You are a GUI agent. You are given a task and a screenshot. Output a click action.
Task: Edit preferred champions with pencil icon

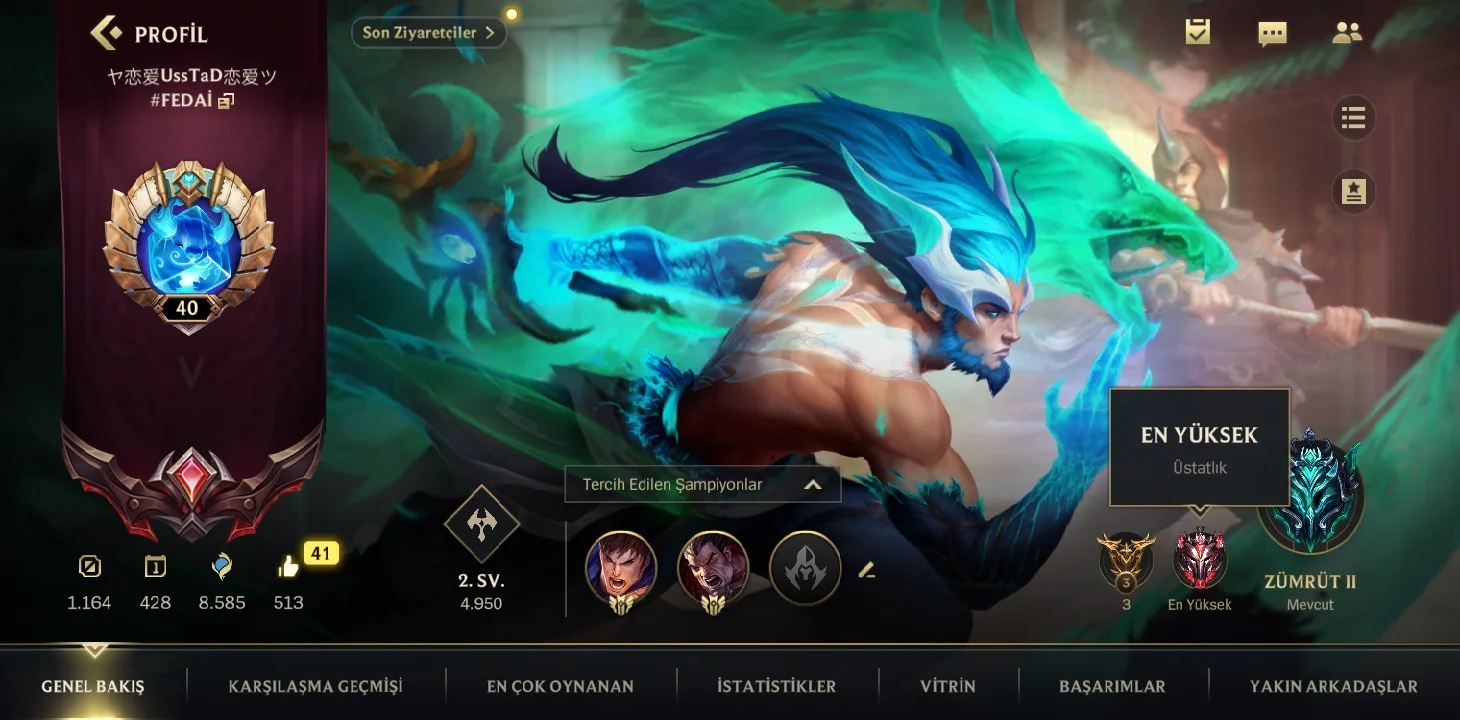click(x=867, y=570)
